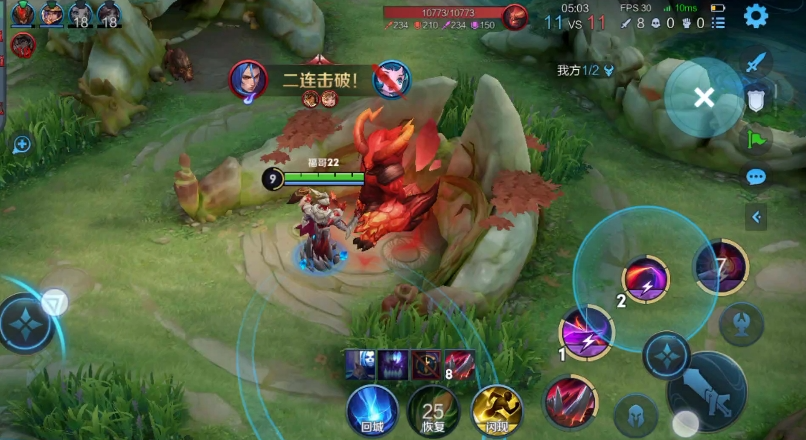Tap the green flag signal icon
This screenshot has width=806, height=440.
(756, 138)
